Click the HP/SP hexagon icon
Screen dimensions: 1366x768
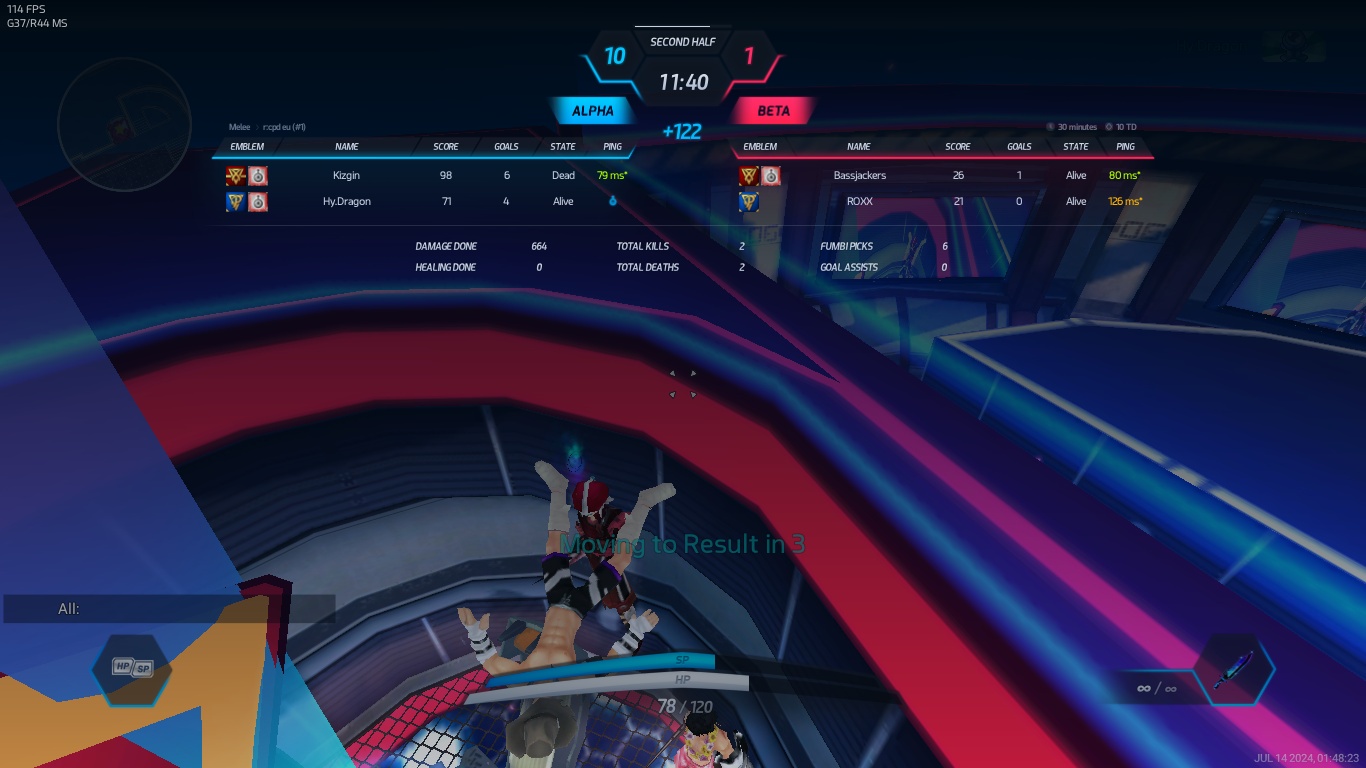coord(131,668)
